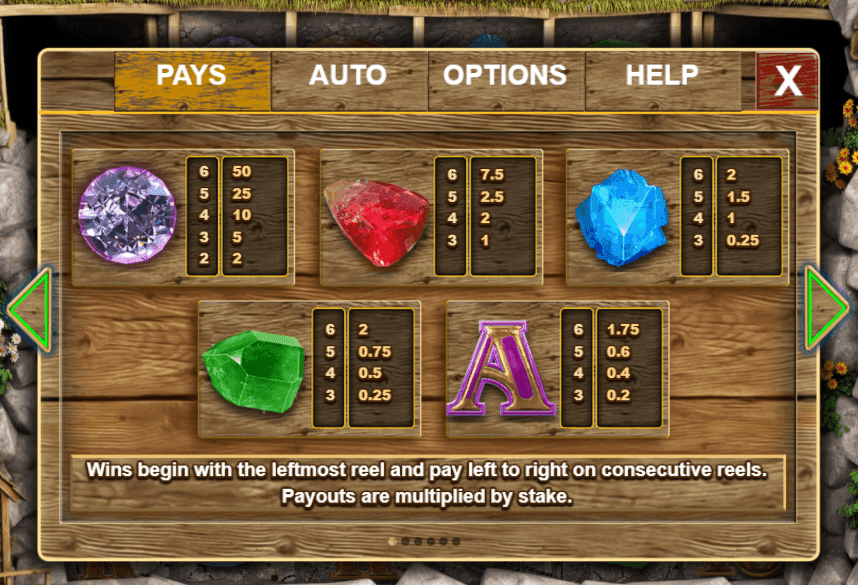
Task: Go to the previous paytable page
Action: (29, 310)
